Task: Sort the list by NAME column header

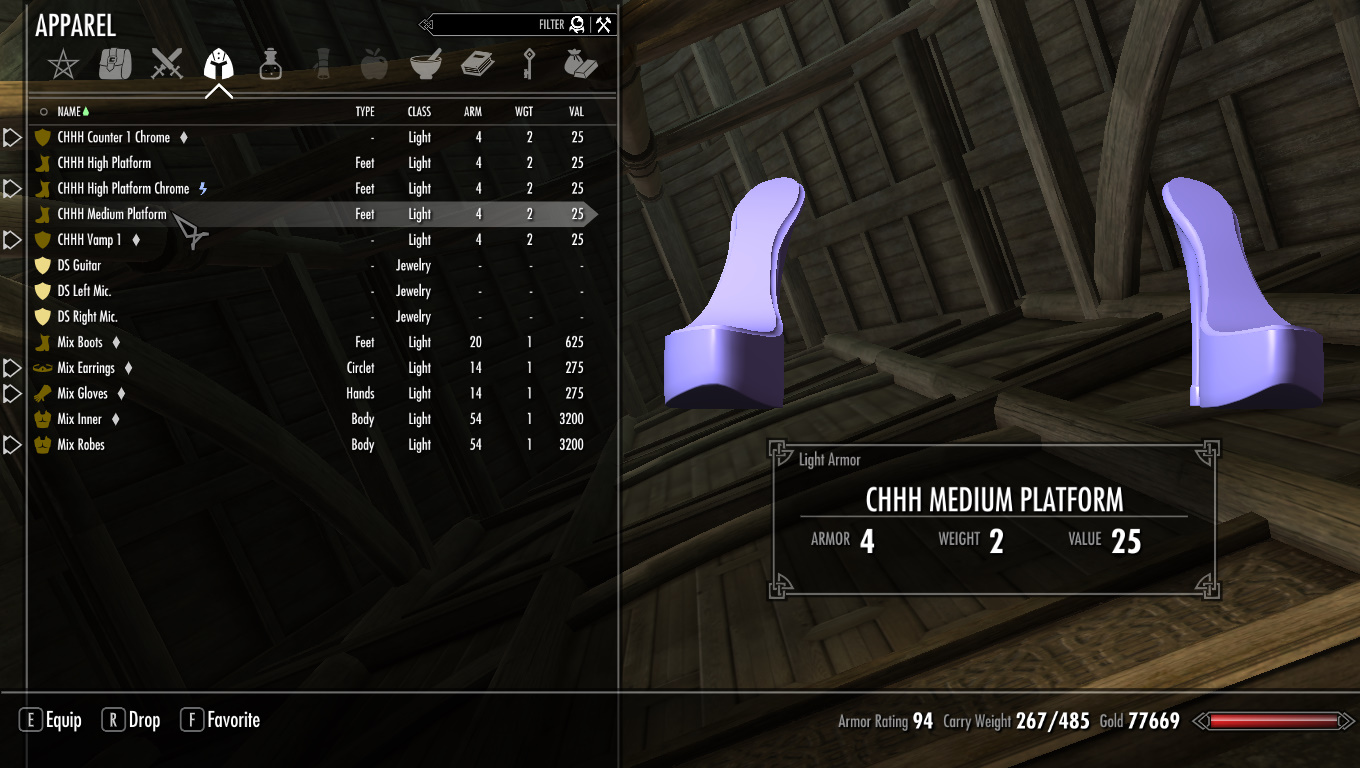Action: [69, 112]
